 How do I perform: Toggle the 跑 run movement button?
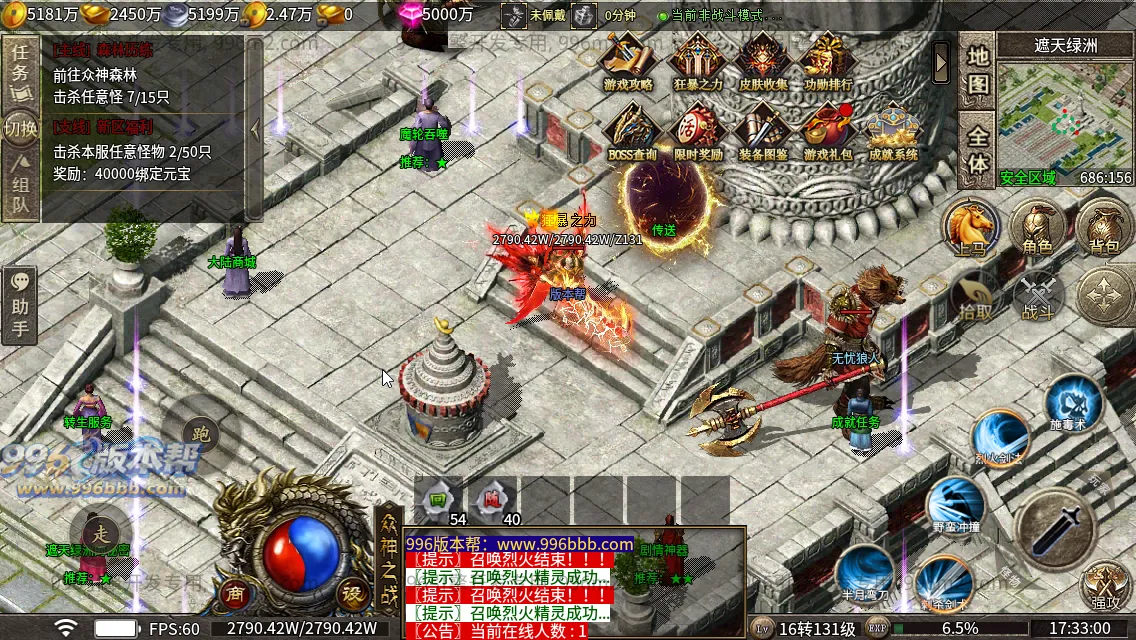200,434
